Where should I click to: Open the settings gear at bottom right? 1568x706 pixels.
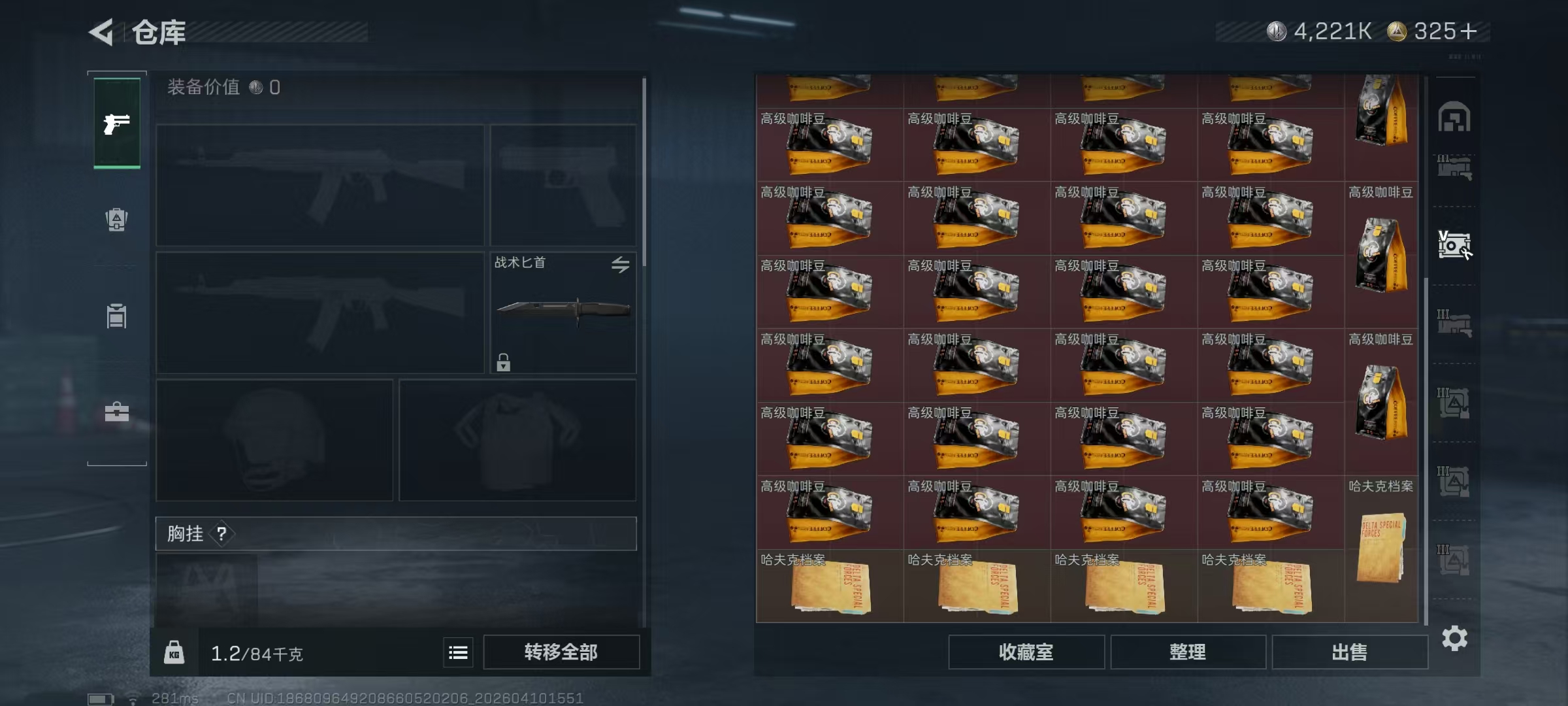(x=1456, y=639)
